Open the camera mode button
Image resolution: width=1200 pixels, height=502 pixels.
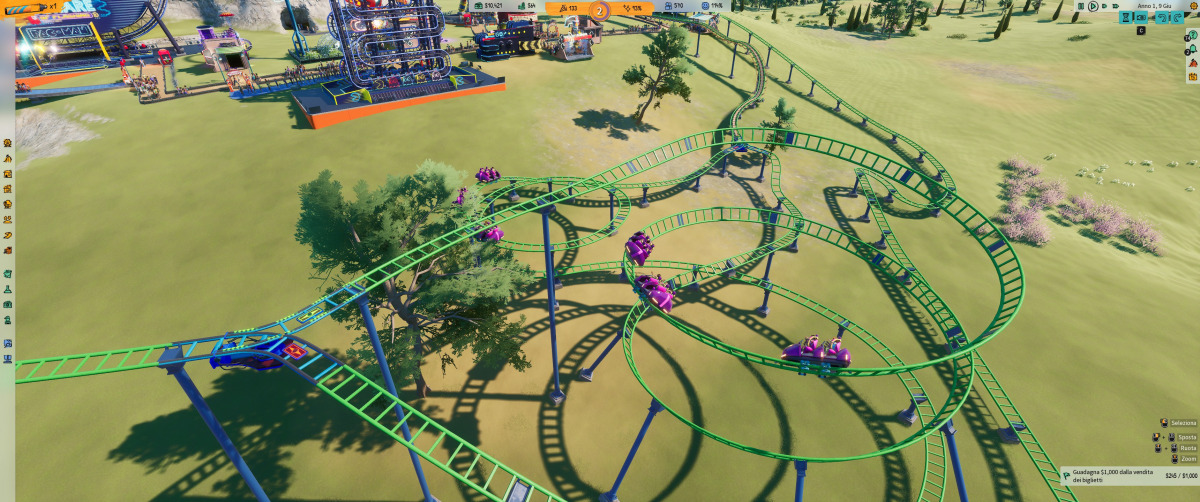point(1141,18)
